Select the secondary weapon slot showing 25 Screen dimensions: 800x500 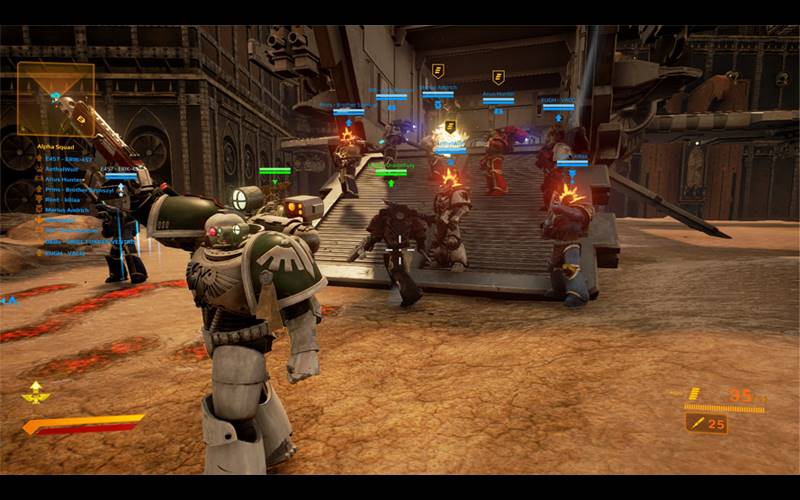click(x=707, y=424)
